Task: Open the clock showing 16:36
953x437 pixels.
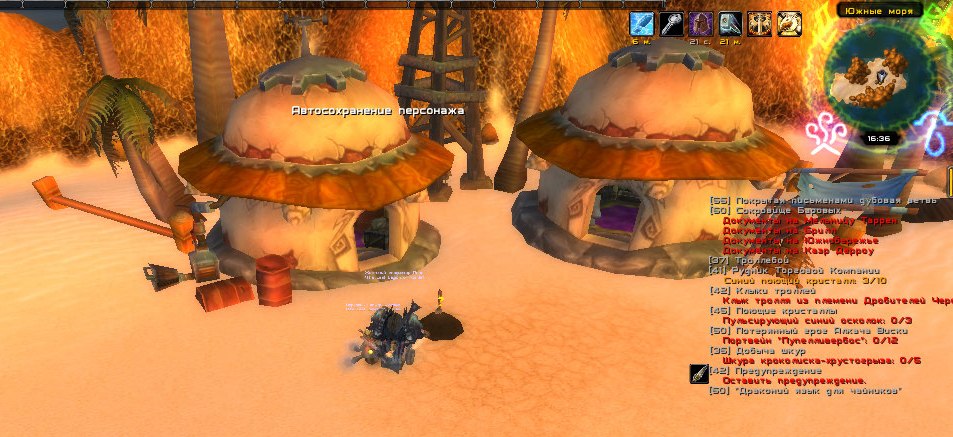Action: pyautogui.click(x=879, y=138)
